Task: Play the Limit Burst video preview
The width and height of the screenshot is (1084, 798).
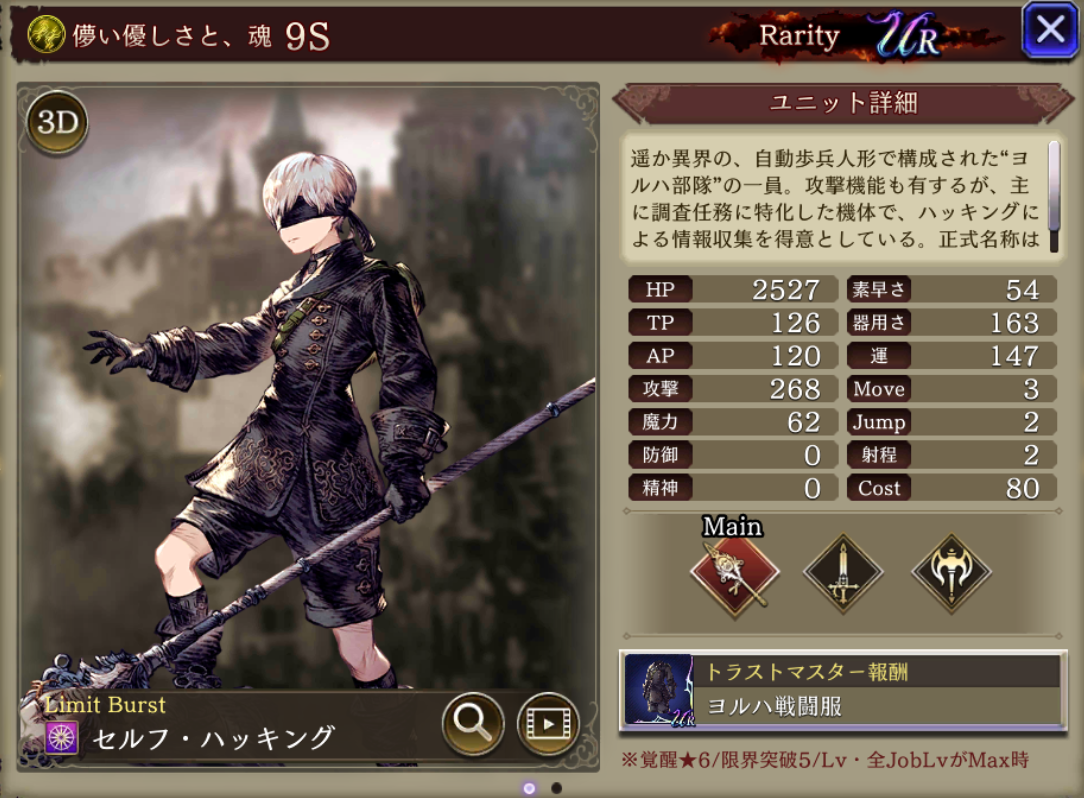Action: 548,723
